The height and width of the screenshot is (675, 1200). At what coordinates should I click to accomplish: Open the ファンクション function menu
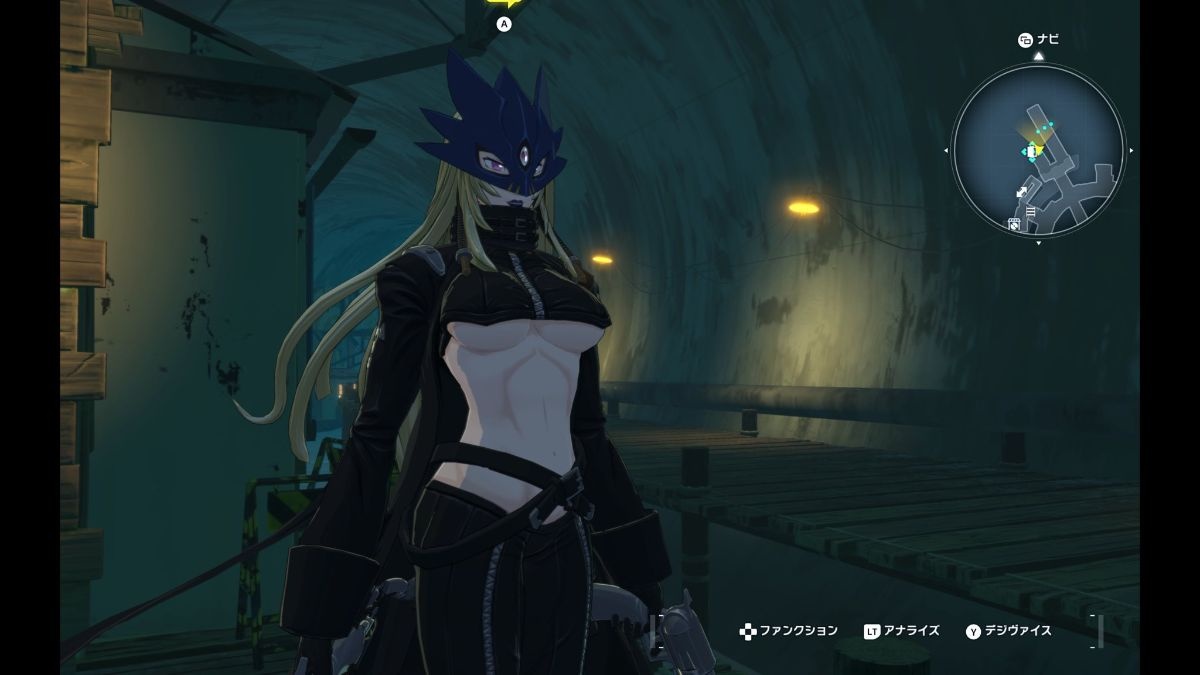pyautogui.click(x=789, y=631)
